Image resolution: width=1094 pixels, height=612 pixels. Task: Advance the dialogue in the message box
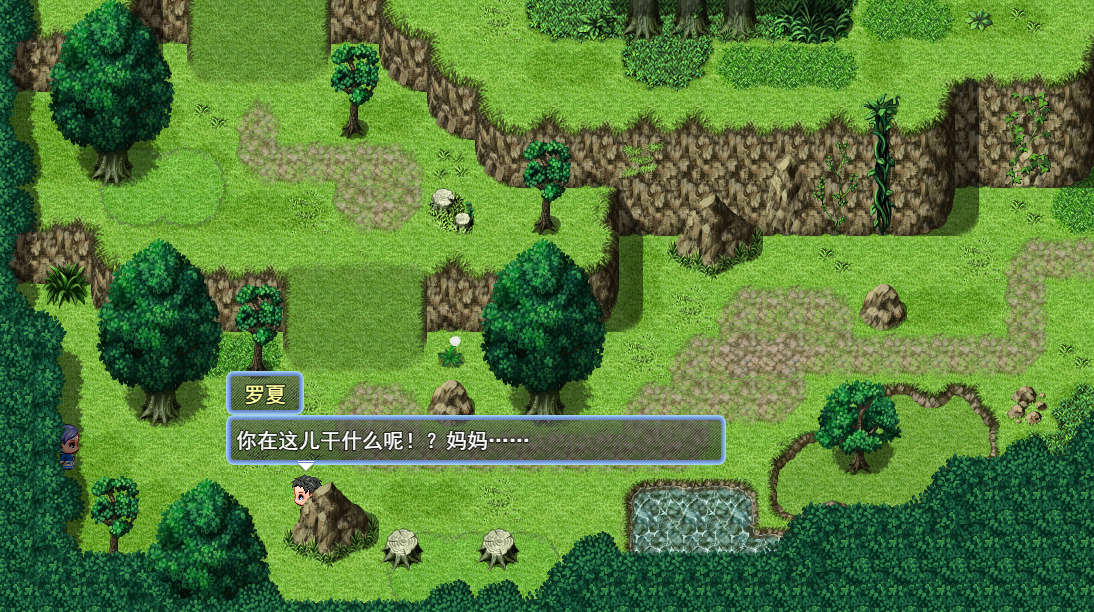tap(475, 440)
